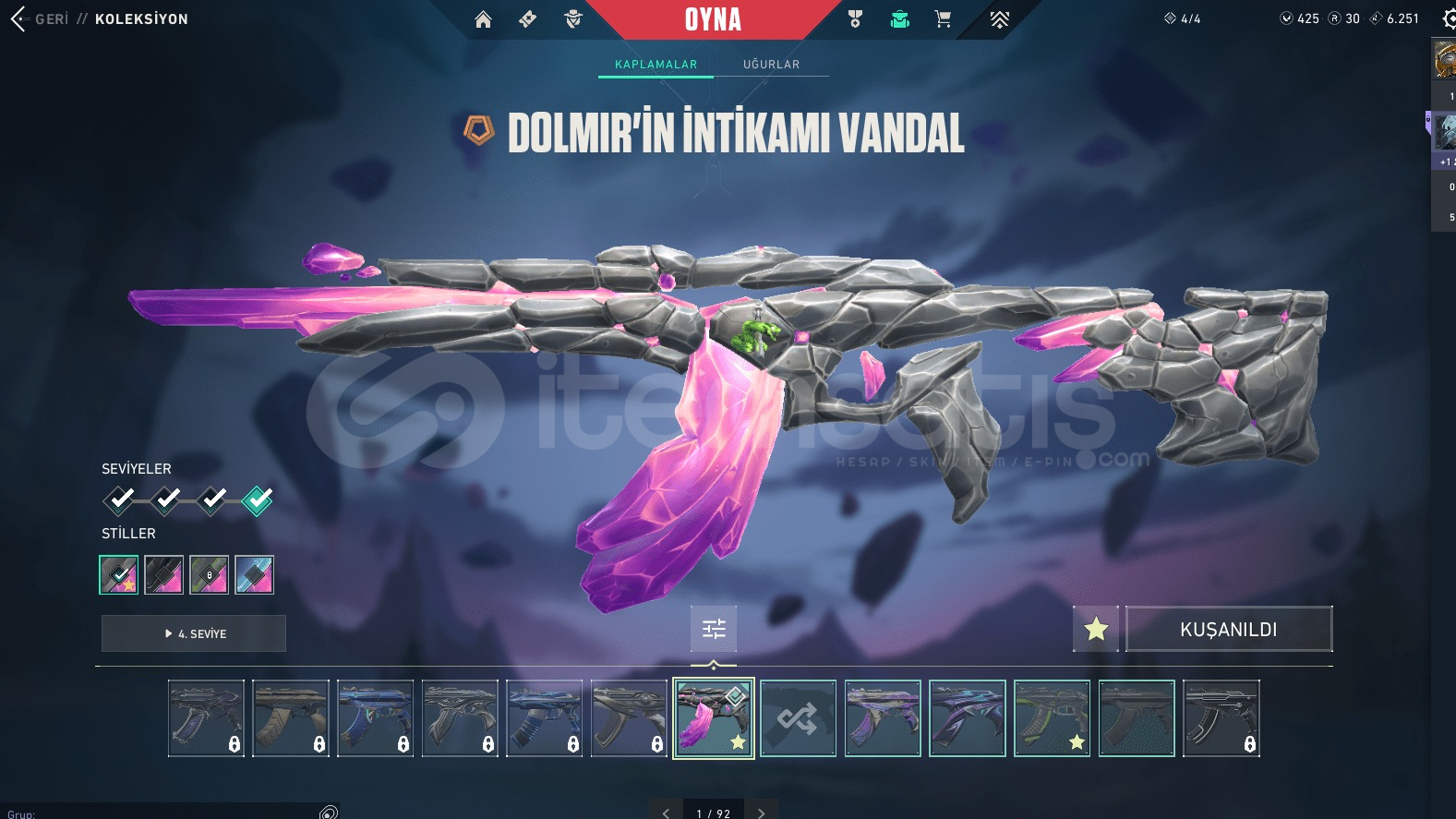Expand the 4. SEVİYE level selector
Screen dimensions: 1456x819
(193, 633)
